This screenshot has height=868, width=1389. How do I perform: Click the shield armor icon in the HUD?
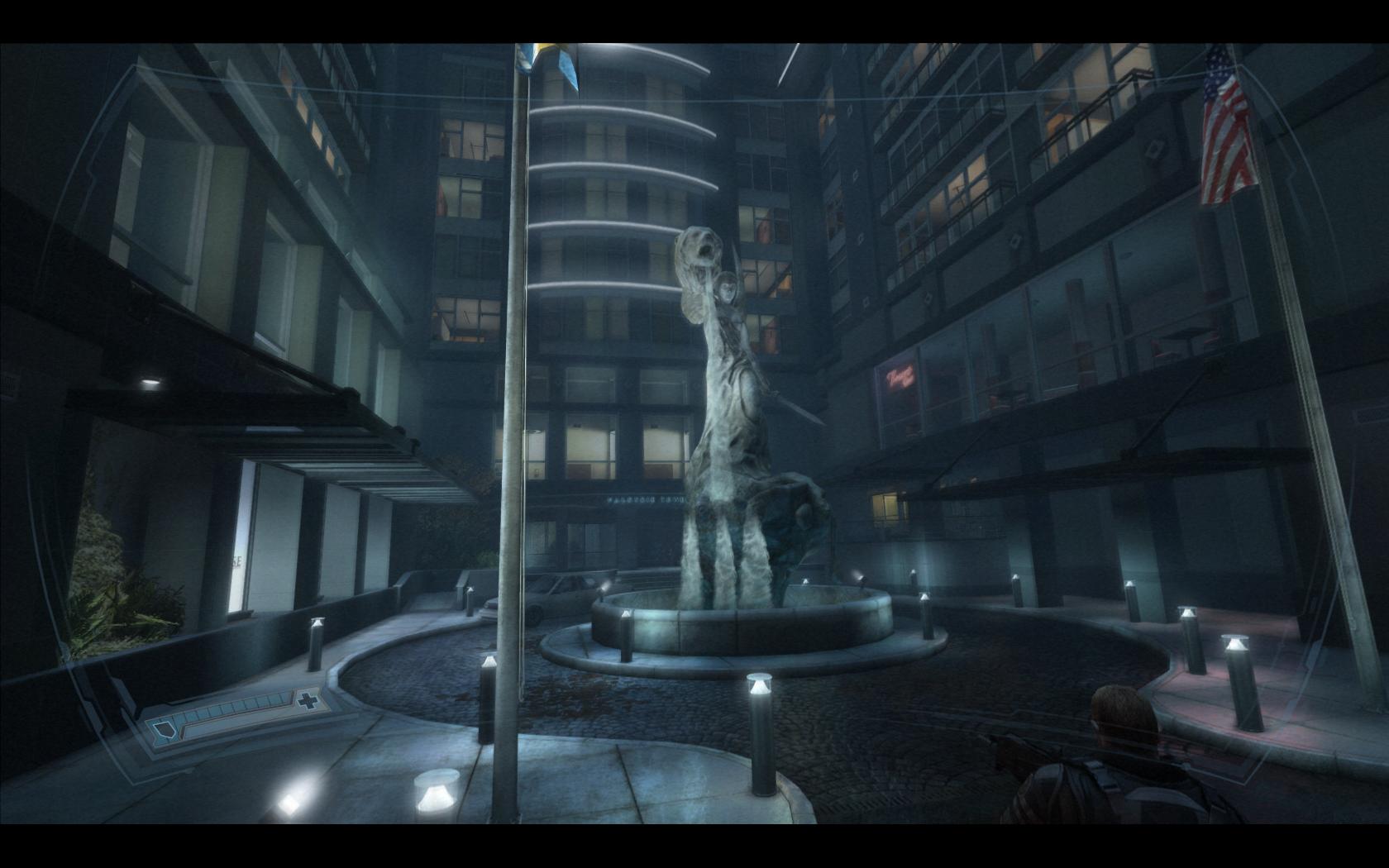165,730
